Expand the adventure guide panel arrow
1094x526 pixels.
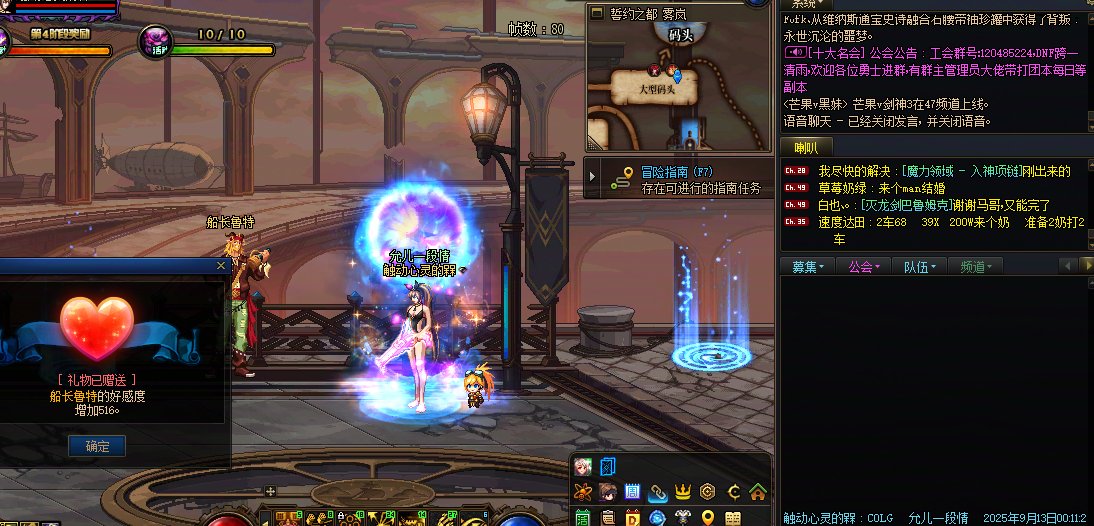point(593,179)
